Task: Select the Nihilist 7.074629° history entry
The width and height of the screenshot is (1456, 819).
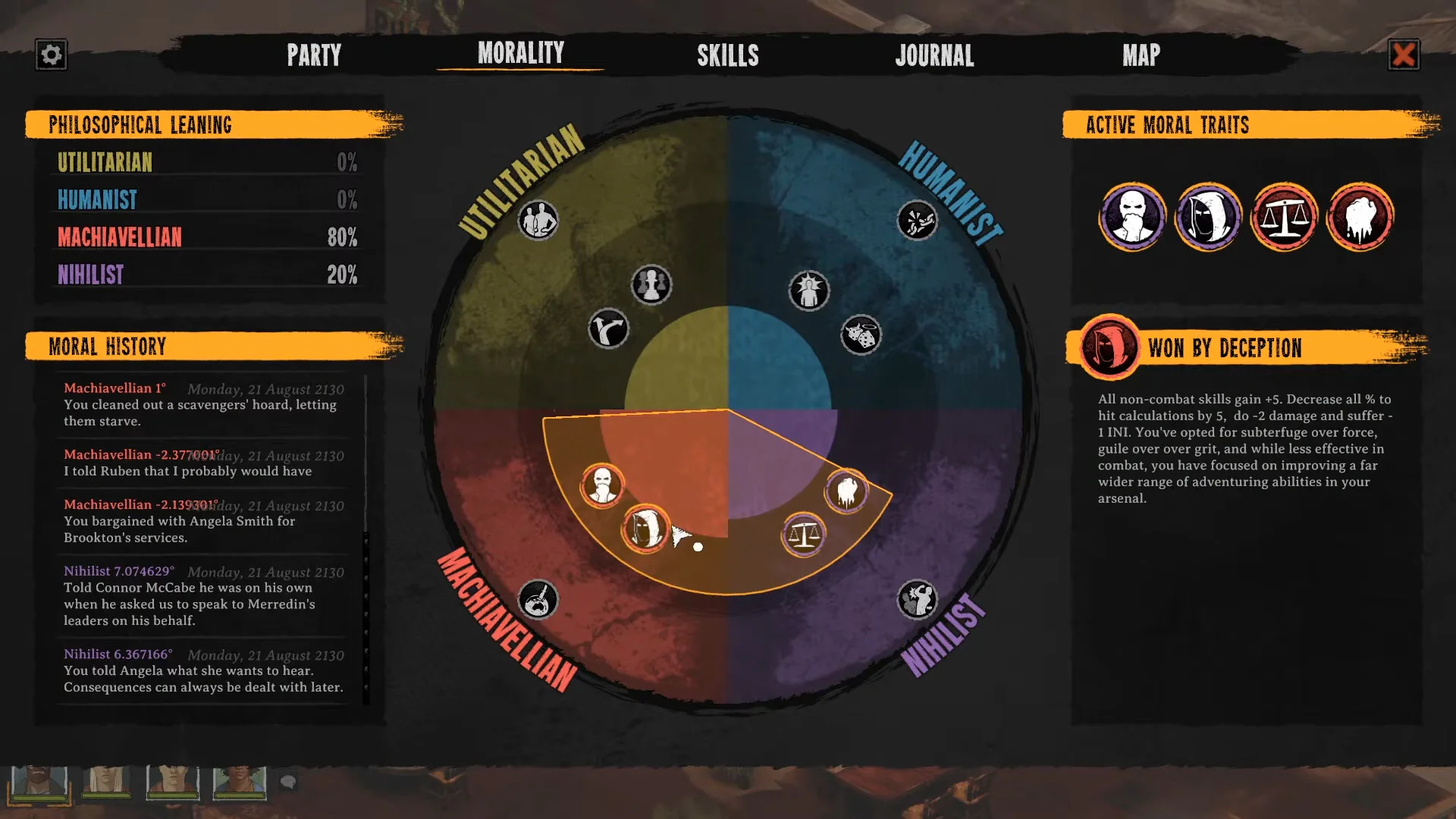Action: (203, 596)
